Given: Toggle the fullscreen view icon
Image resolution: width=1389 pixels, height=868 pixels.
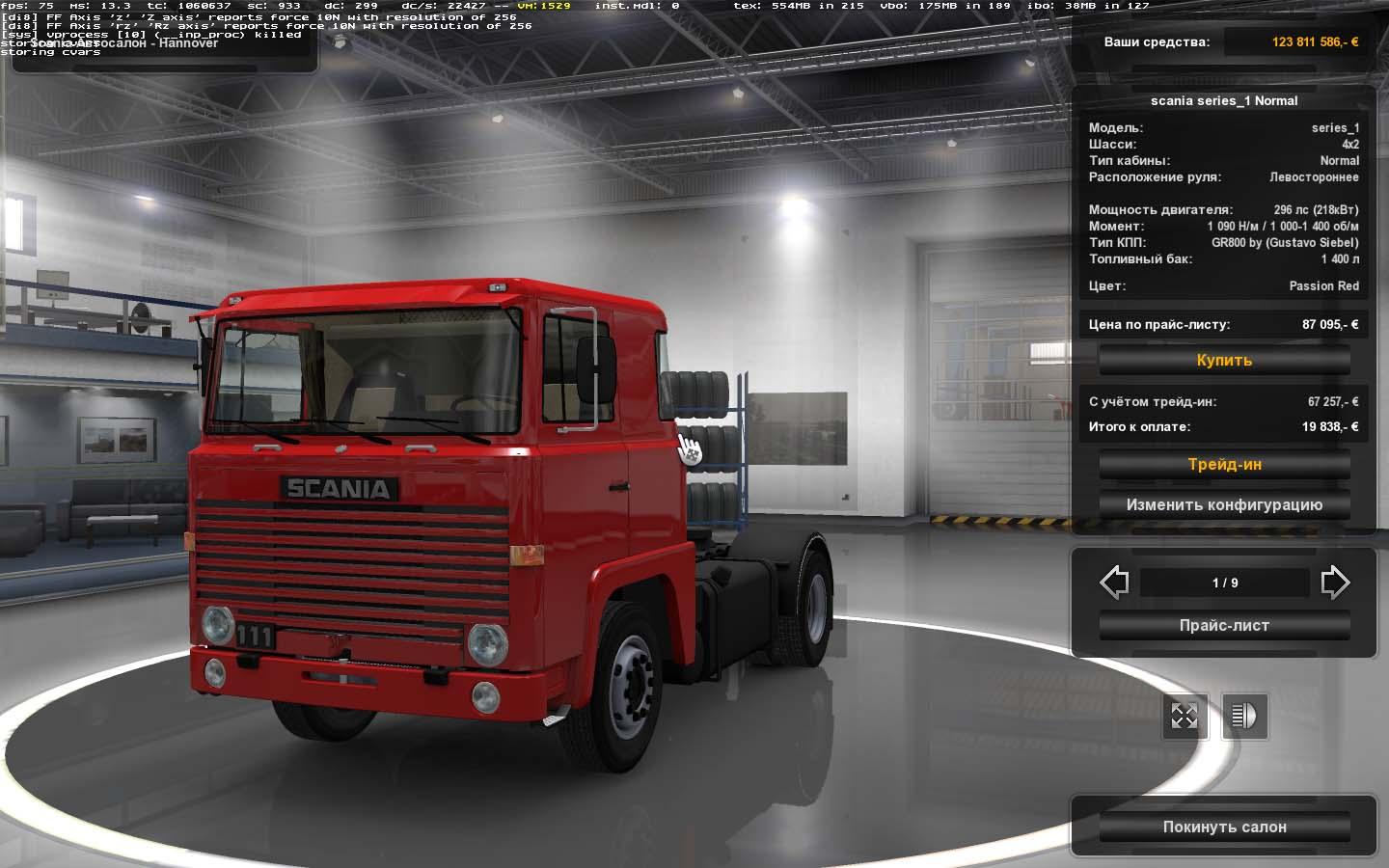Looking at the screenshot, I should (x=1184, y=717).
